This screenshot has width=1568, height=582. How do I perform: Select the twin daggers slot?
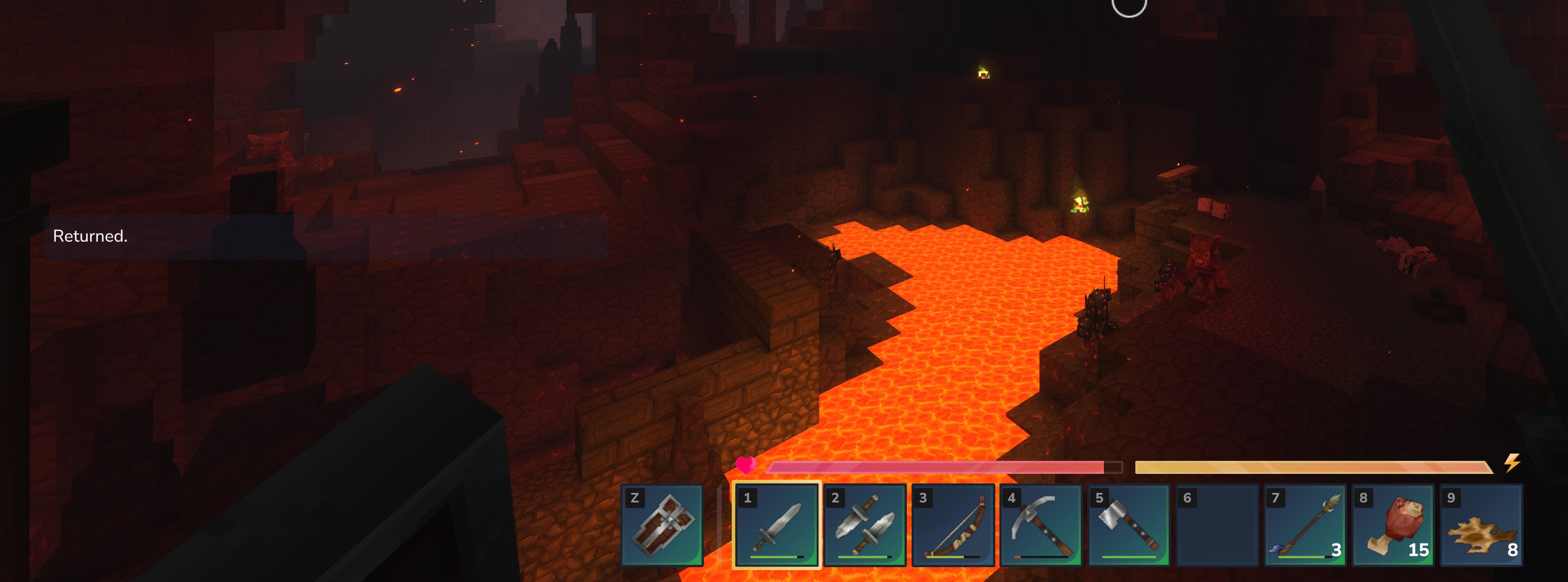pos(864,525)
